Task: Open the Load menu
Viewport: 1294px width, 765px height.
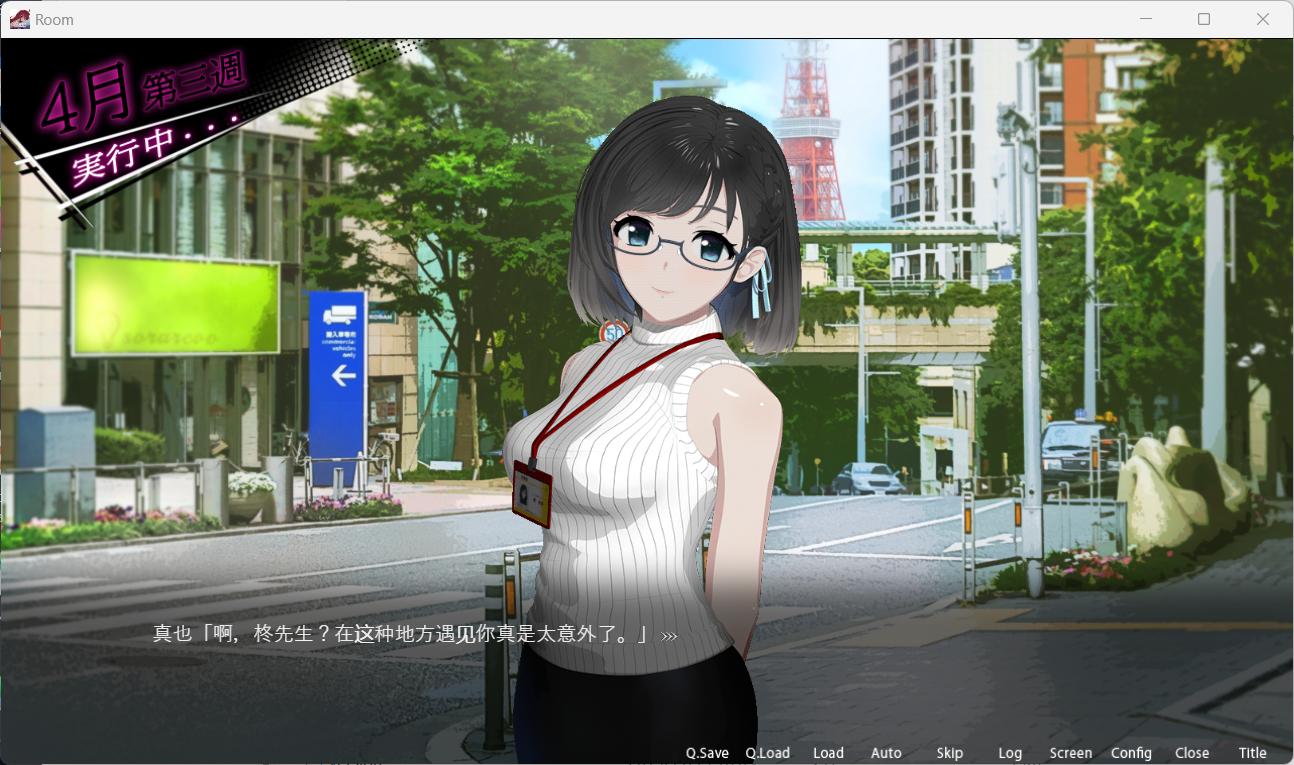Action: [x=828, y=753]
